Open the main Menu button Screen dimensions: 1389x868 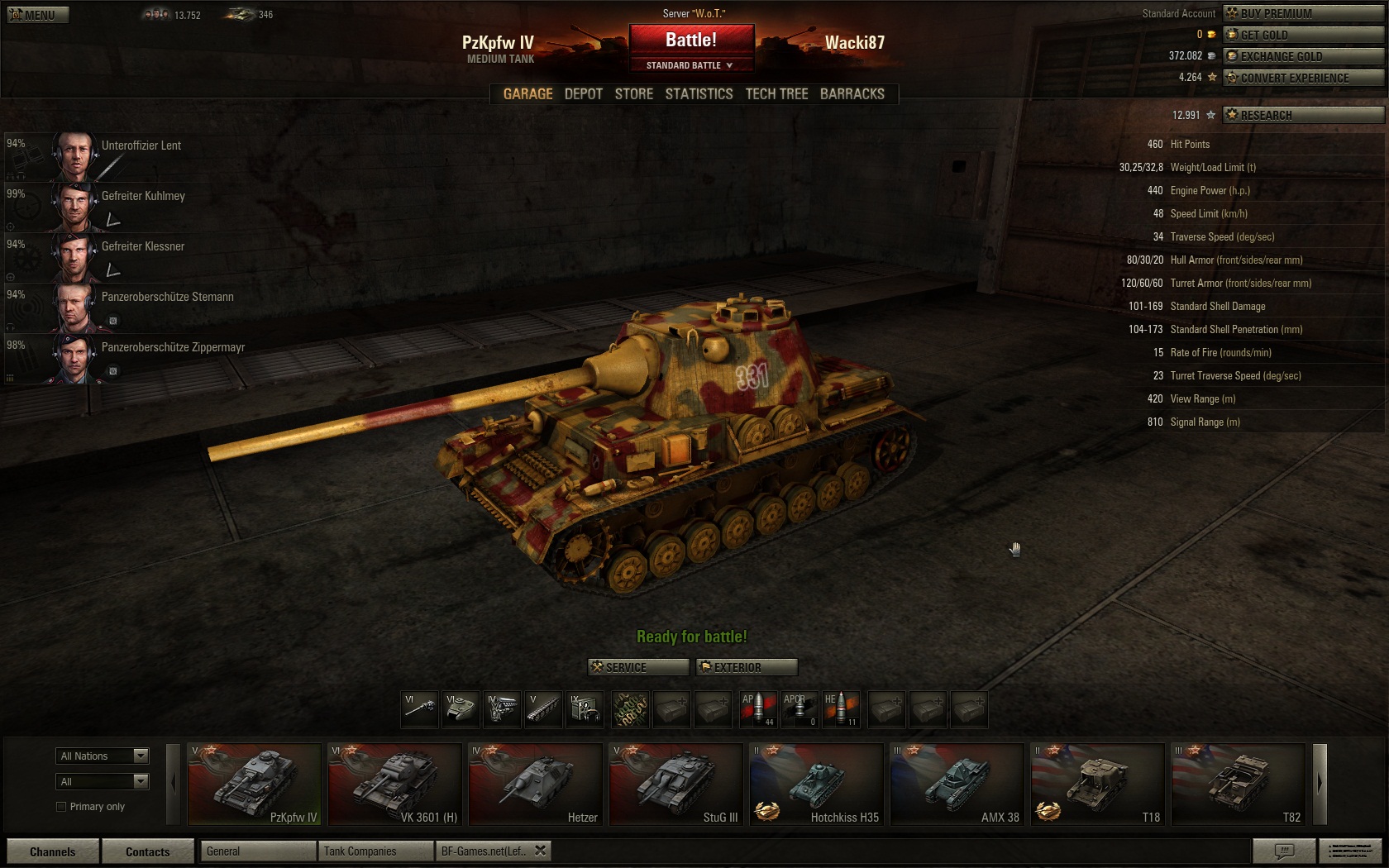(x=38, y=15)
